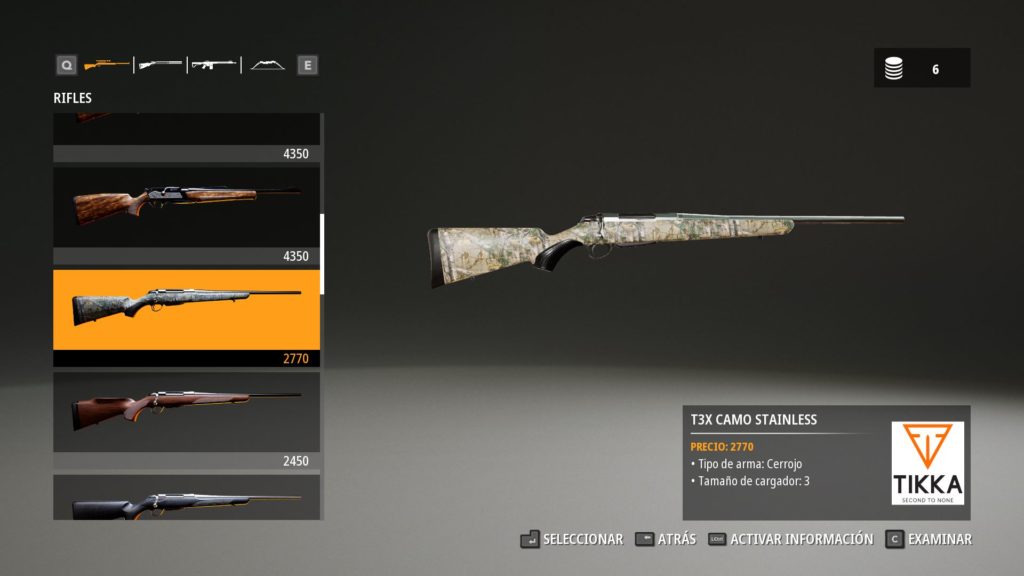This screenshot has width=1024, height=576.
Task: Open the shotguns category tab
Action: click(x=160, y=65)
